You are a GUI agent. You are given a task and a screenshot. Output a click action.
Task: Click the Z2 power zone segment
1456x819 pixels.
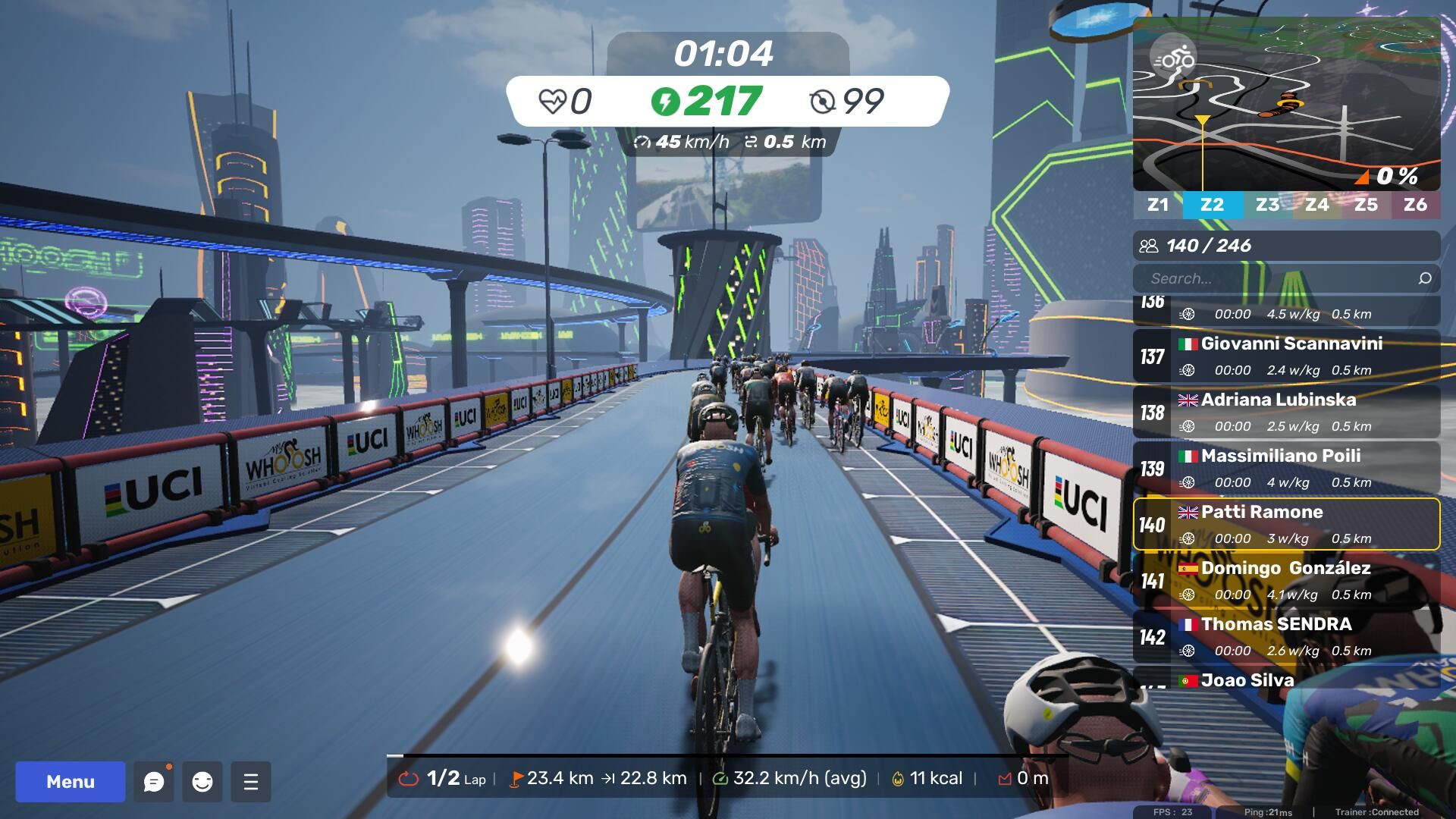click(x=1212, y=205)
